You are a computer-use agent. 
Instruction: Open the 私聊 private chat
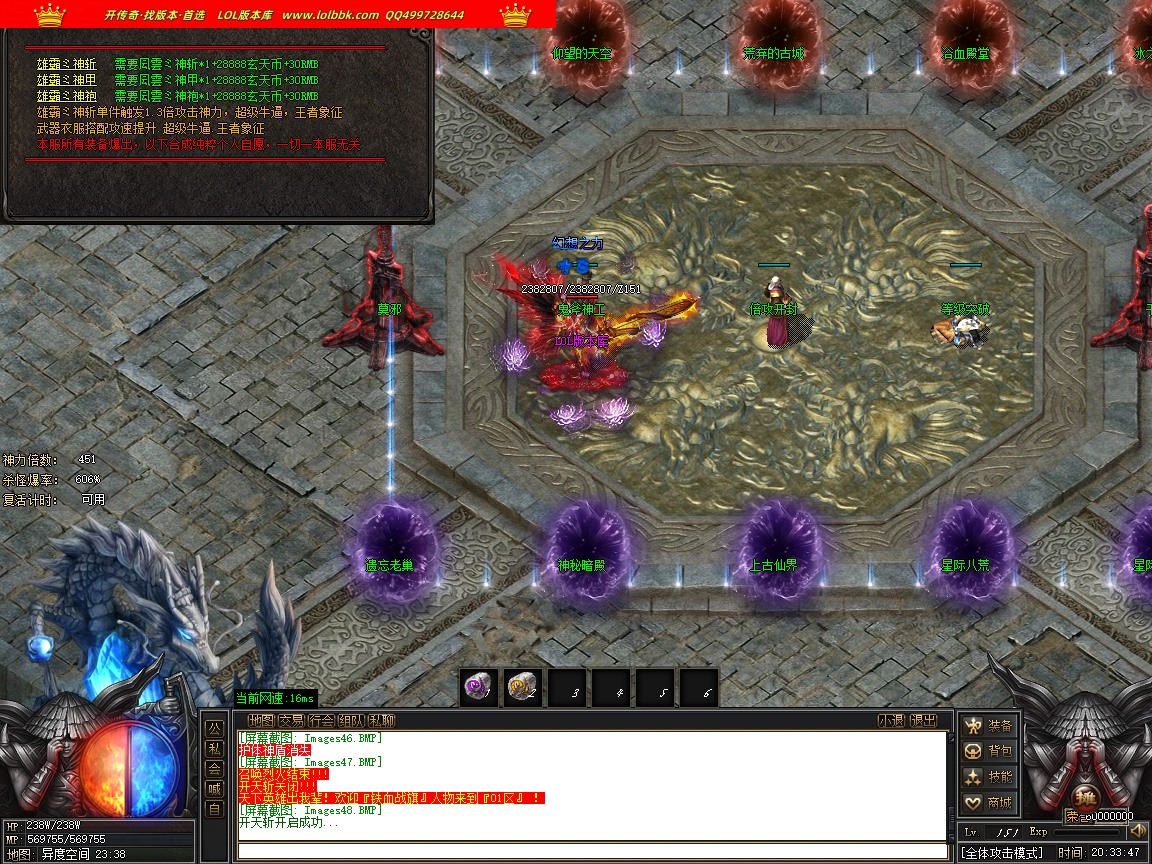tap(381, 720)
